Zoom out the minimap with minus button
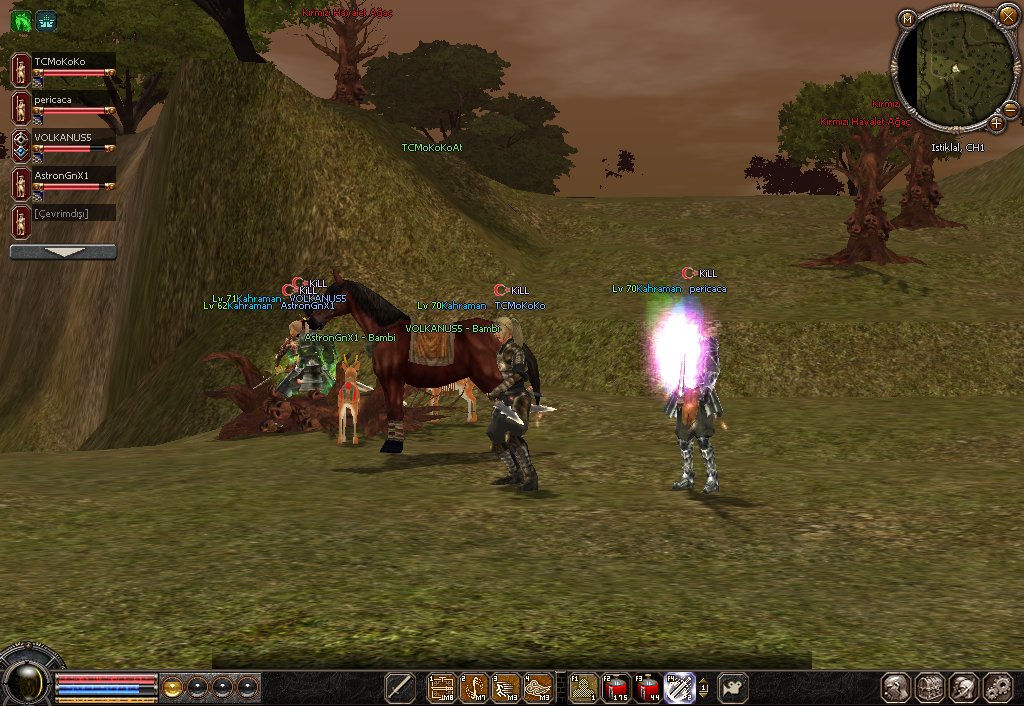 (x=1010, y=108)
